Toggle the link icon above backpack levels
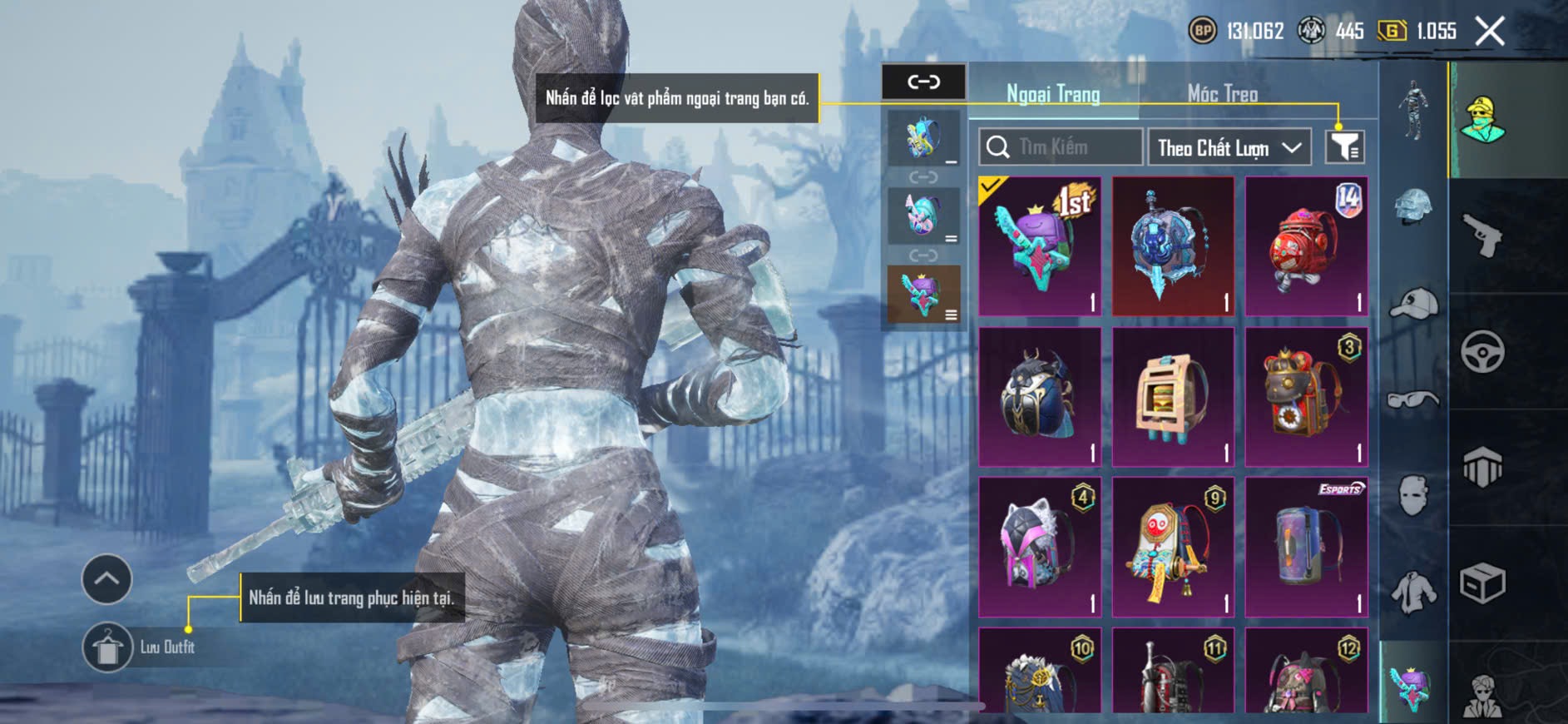The width and height of the screenshot is (1568, 724). 923,82
